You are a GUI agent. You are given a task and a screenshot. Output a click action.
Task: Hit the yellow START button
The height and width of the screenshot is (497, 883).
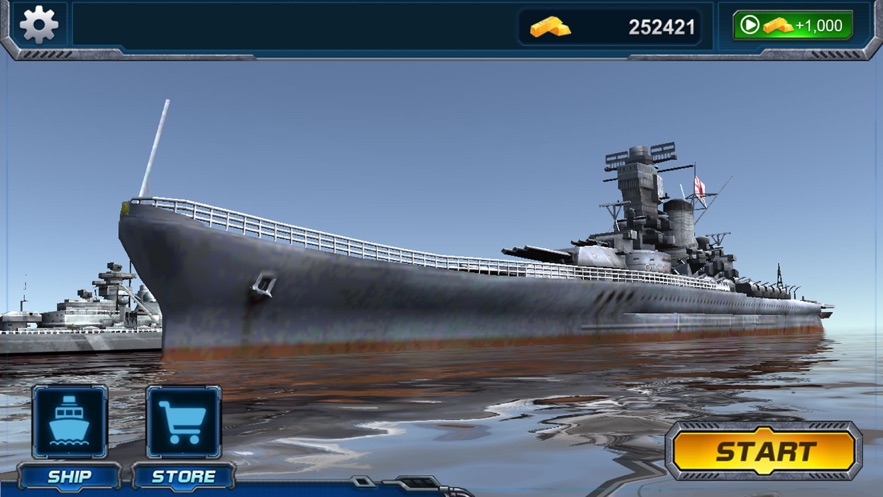click(765, 451)
